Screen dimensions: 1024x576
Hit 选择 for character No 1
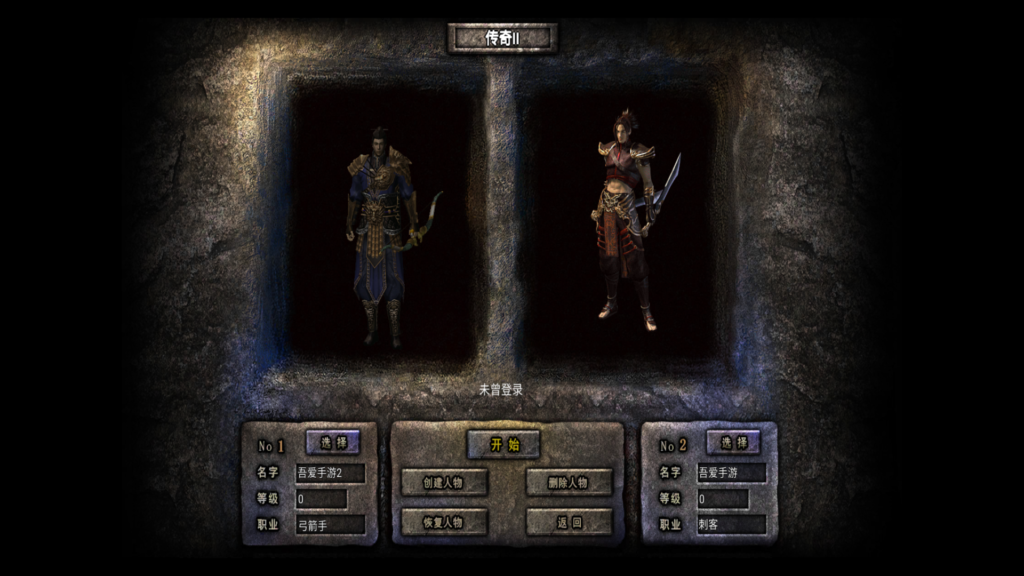pyautogui.click(x=333, y=442)
